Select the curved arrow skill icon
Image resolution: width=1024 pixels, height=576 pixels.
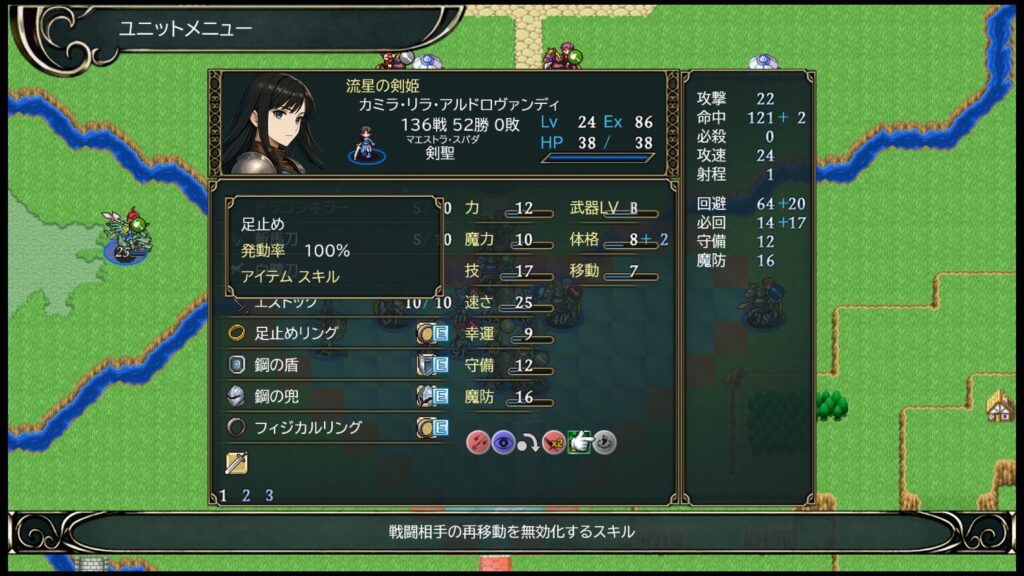(x=527, y=442)
